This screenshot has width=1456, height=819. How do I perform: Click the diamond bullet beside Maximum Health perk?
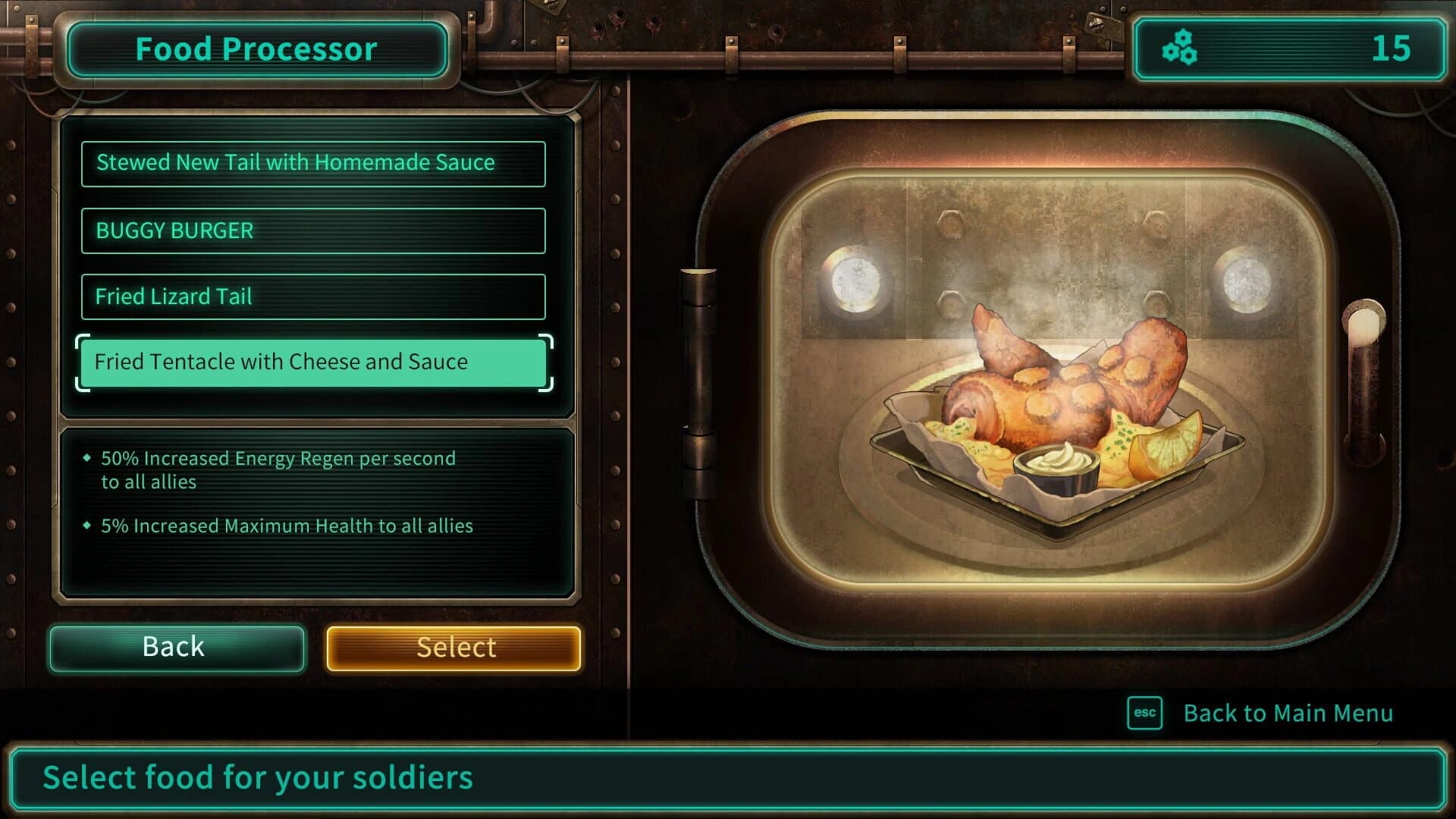89,525
